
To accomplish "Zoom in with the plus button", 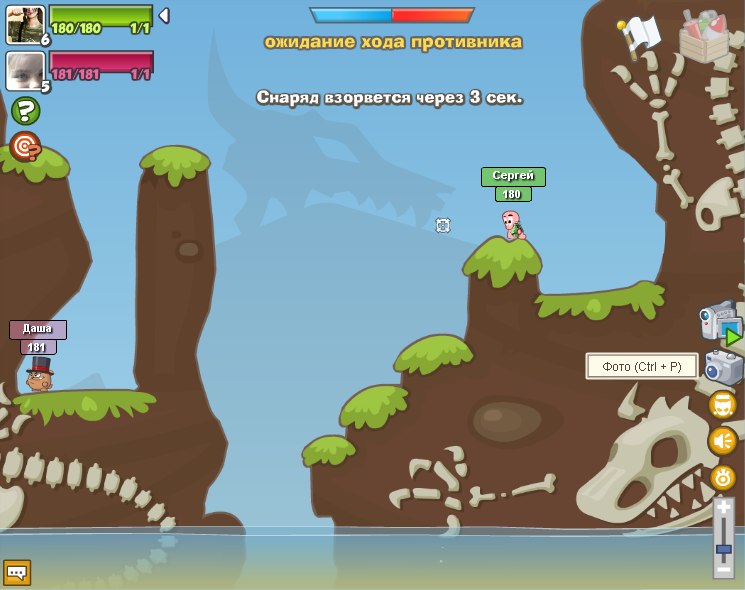I will [x=723, y=508].
